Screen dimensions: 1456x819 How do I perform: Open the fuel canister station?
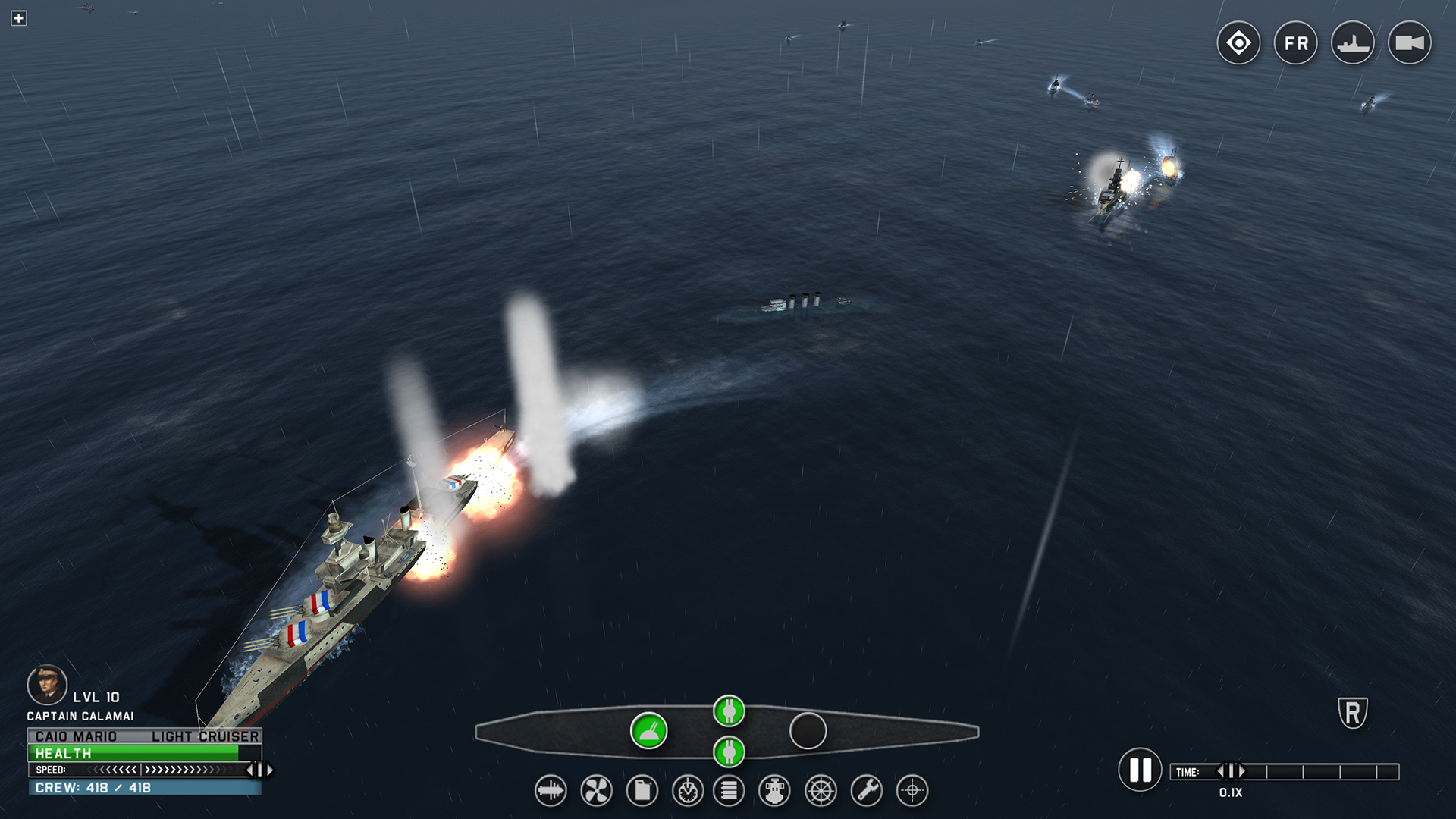tap(641, 790)
